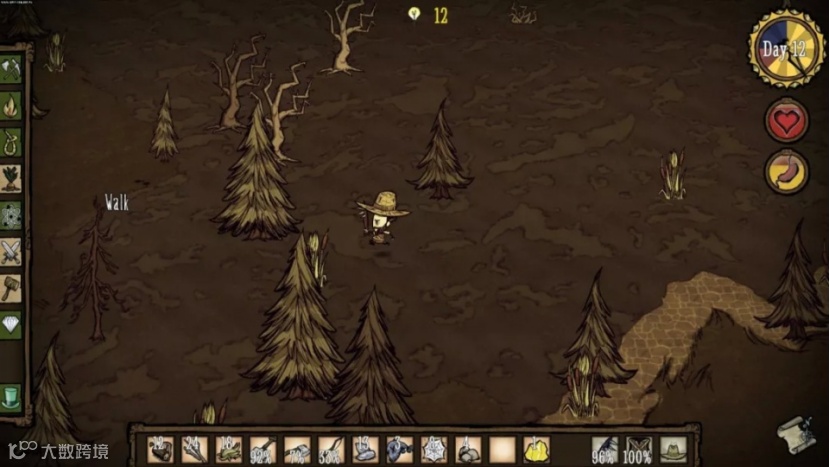Click the body armor slot at 100%
Image resolution: width=830 pixels, height=467 pixels.
[x=638, y=449]
